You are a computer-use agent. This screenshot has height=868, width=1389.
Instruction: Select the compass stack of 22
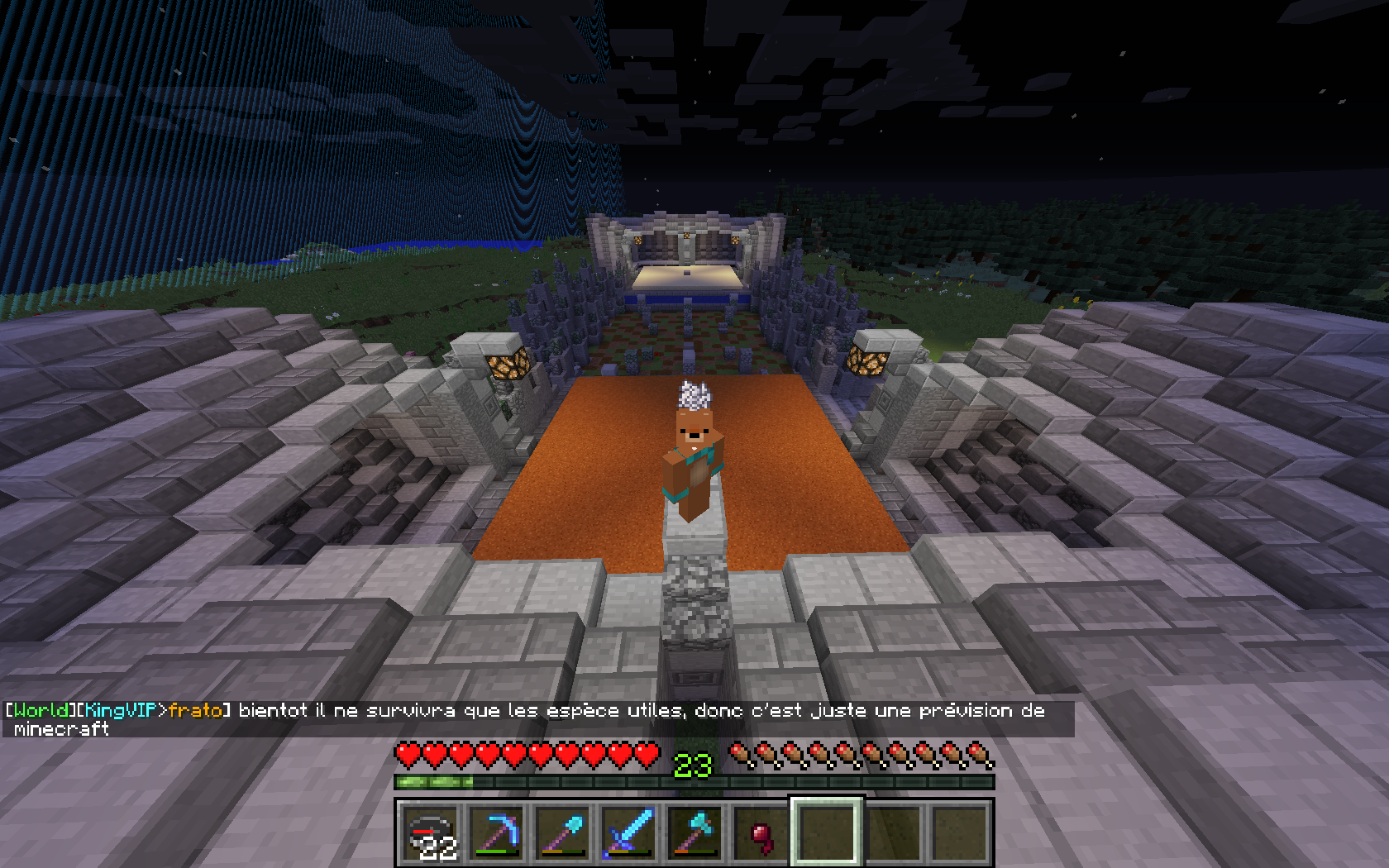(x=432, y=833)
